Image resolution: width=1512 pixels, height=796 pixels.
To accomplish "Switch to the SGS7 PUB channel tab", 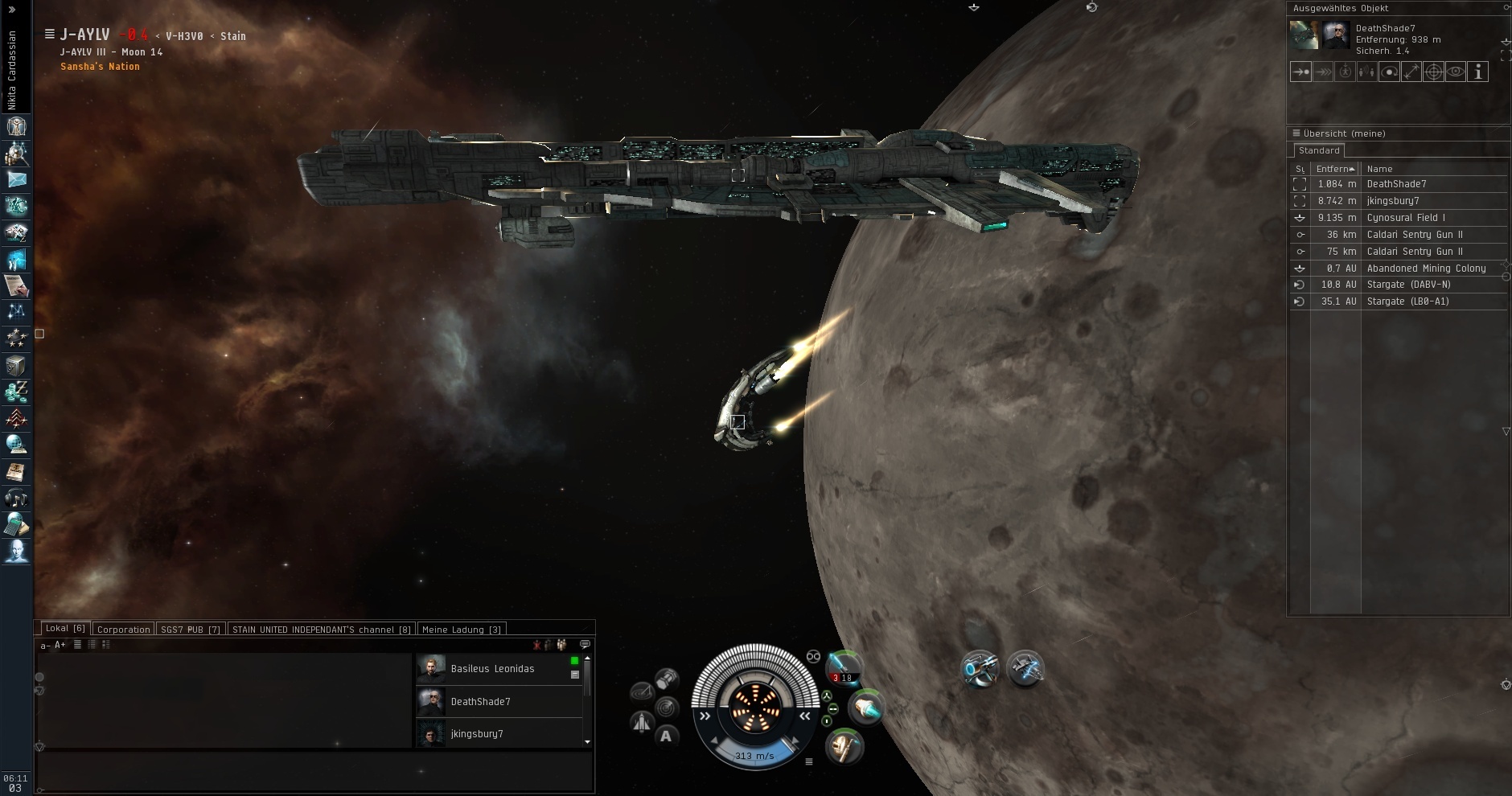I will coord(191,630).
